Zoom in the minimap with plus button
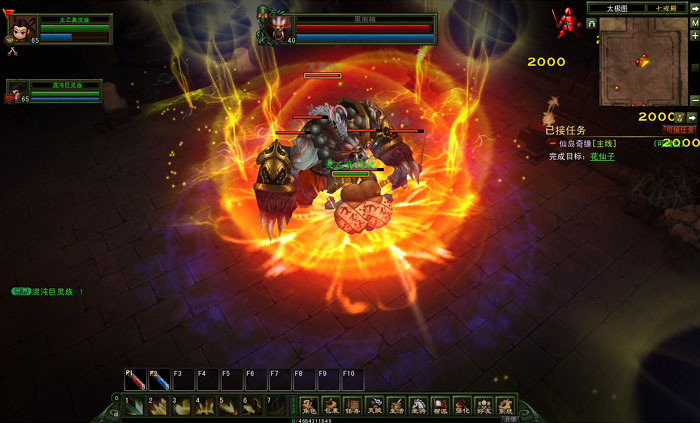 click(x=694, y=35)
